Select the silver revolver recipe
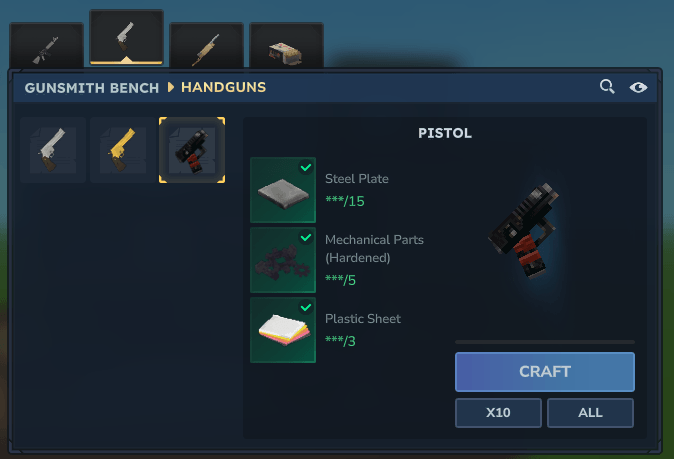674x459 pixels. pos(52,150)
